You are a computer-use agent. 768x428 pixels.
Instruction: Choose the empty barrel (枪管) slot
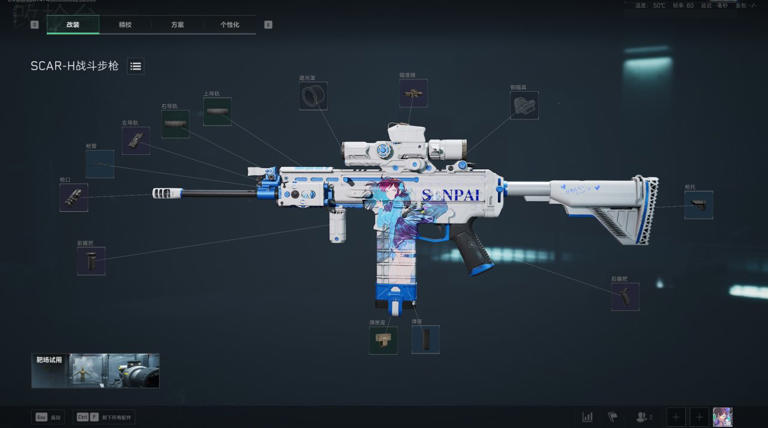[x=100, y=164]
